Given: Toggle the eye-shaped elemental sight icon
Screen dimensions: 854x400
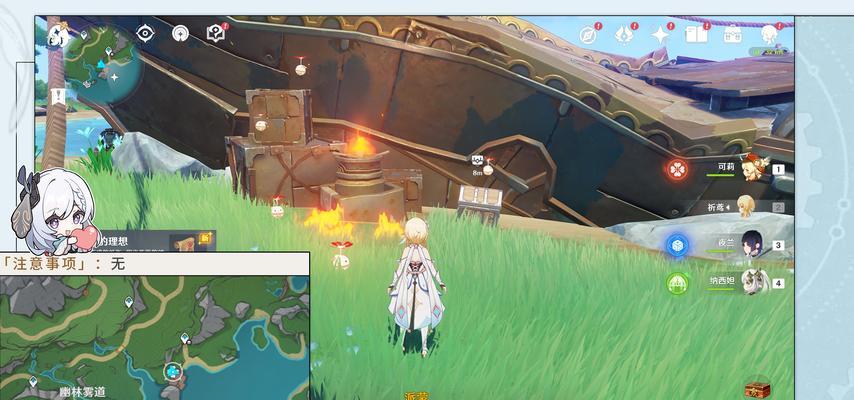Looking at the screenshot, I should pos(146,33).
